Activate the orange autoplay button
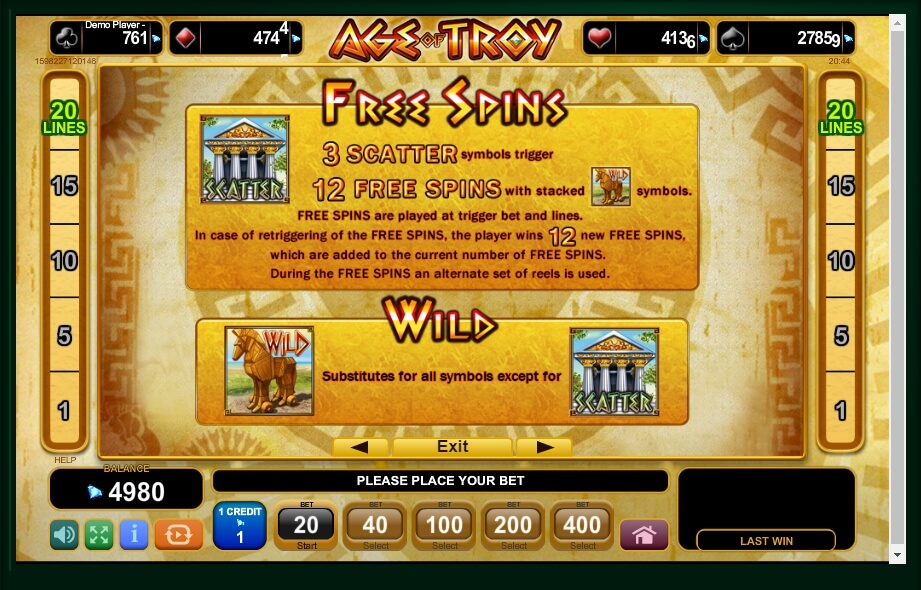Image resolution: width=921 pixels, height=590 pixels. tap(179, 535)
